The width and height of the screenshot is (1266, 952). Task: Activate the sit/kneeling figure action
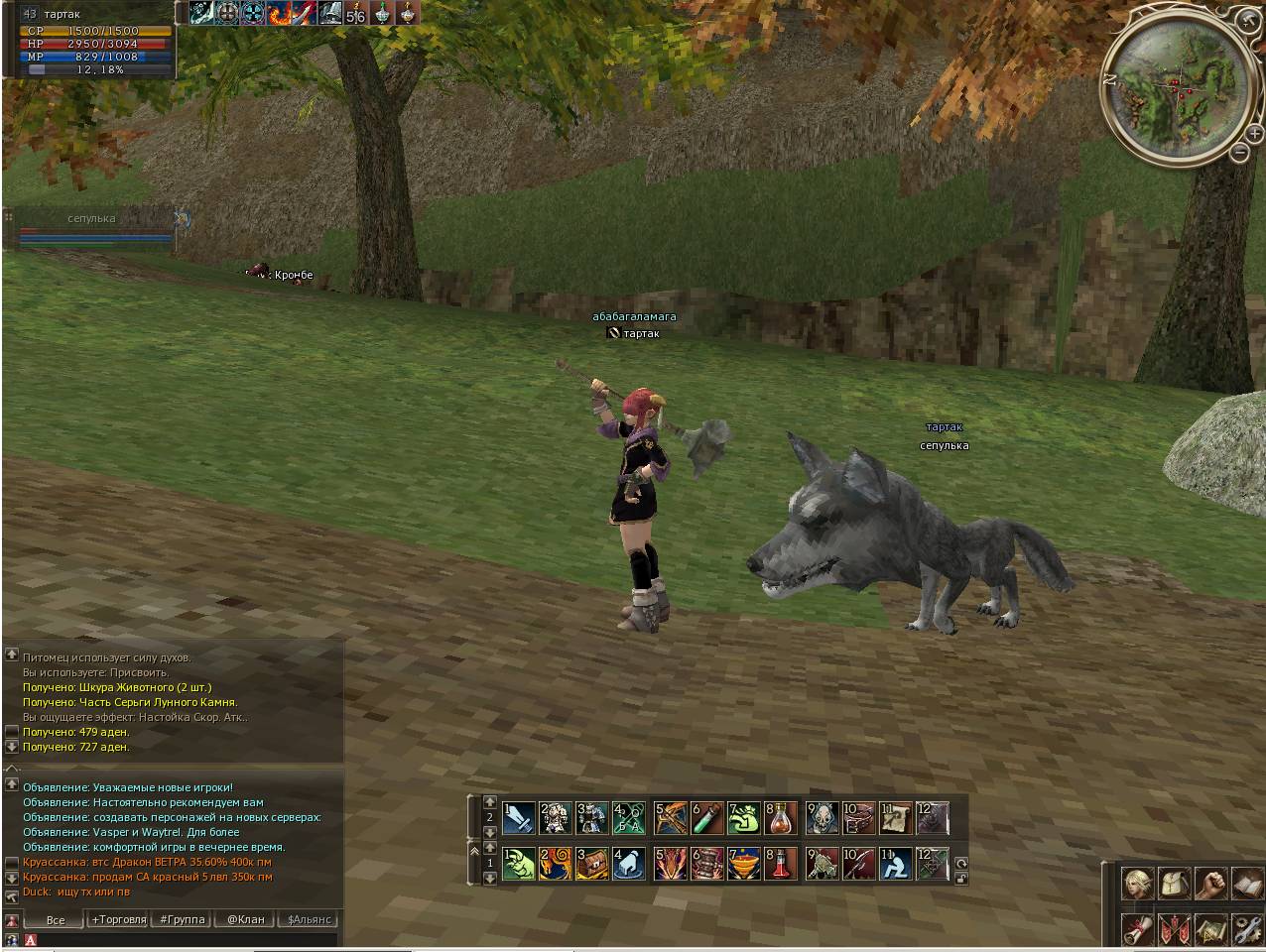(897, 863)
